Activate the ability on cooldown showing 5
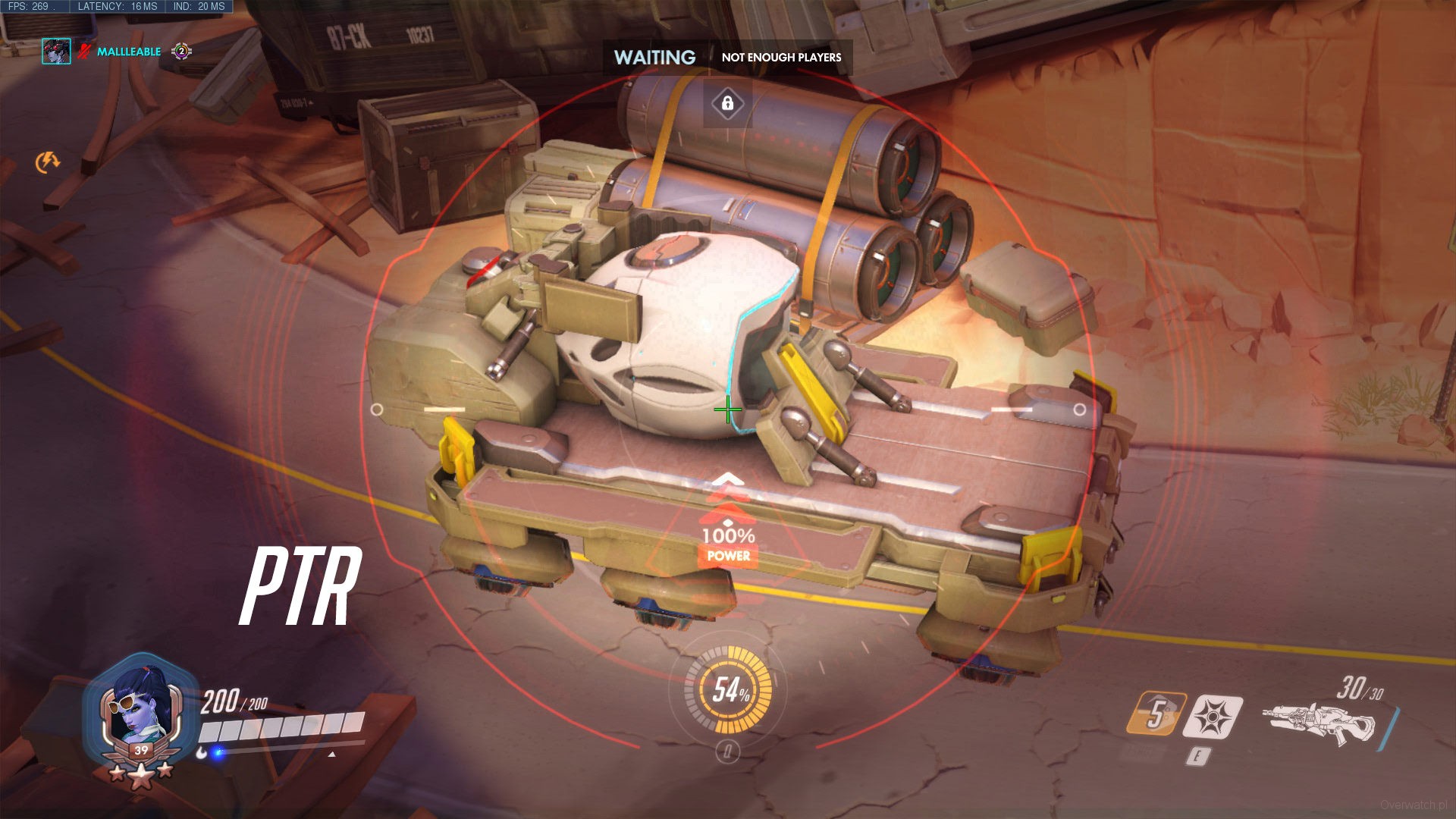This screenshot has height=819, width=1456. (1155, 714)
